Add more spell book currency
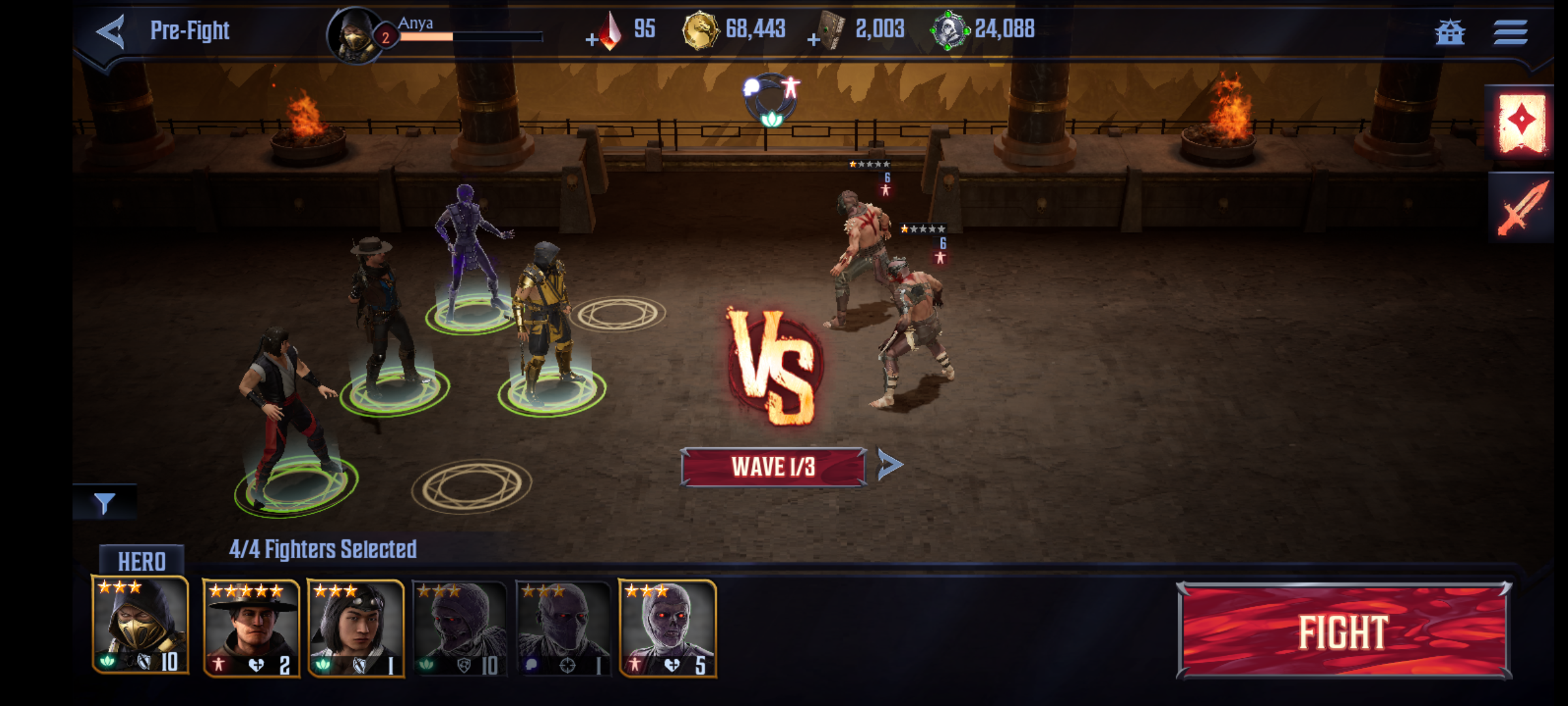The width and height of the screenshot is (1568, 706). tap(813, 40)
